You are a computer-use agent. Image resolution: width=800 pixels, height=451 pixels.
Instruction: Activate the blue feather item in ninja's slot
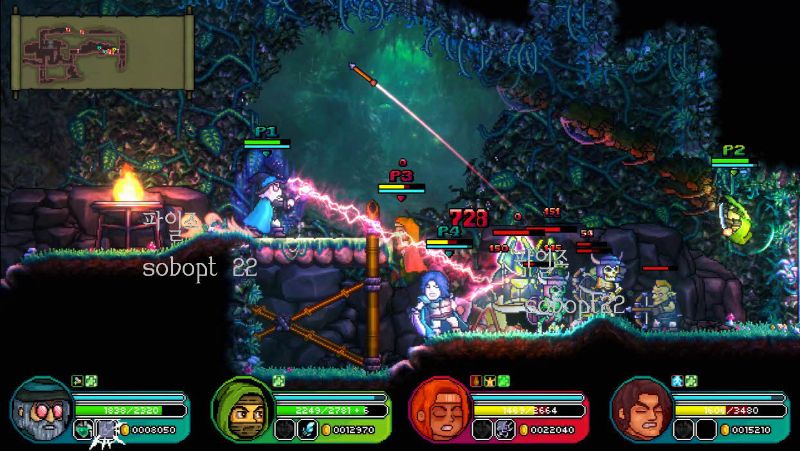[x=307, y=430]
